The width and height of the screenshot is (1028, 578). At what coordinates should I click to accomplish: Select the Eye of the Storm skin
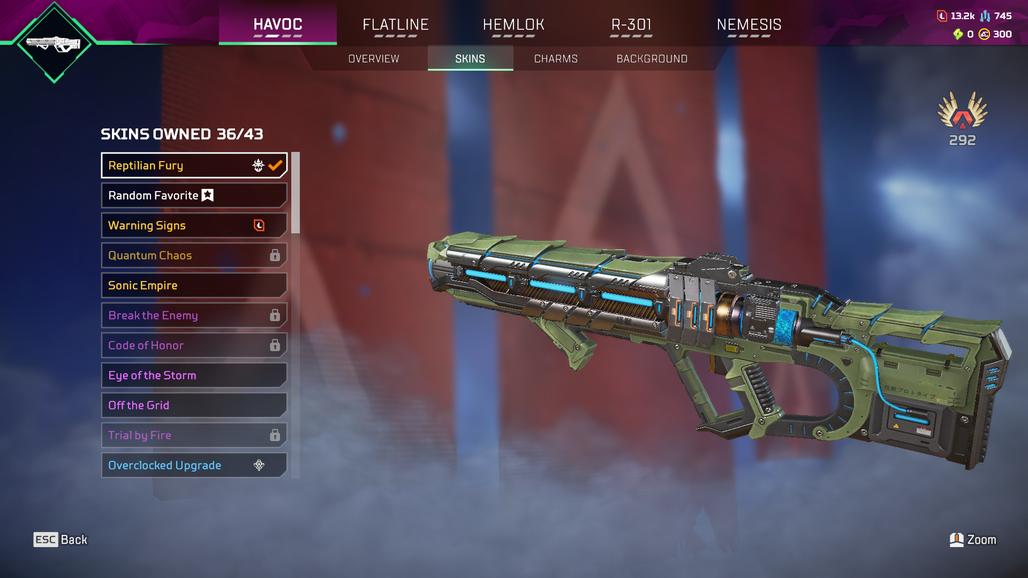click(194, 376)
